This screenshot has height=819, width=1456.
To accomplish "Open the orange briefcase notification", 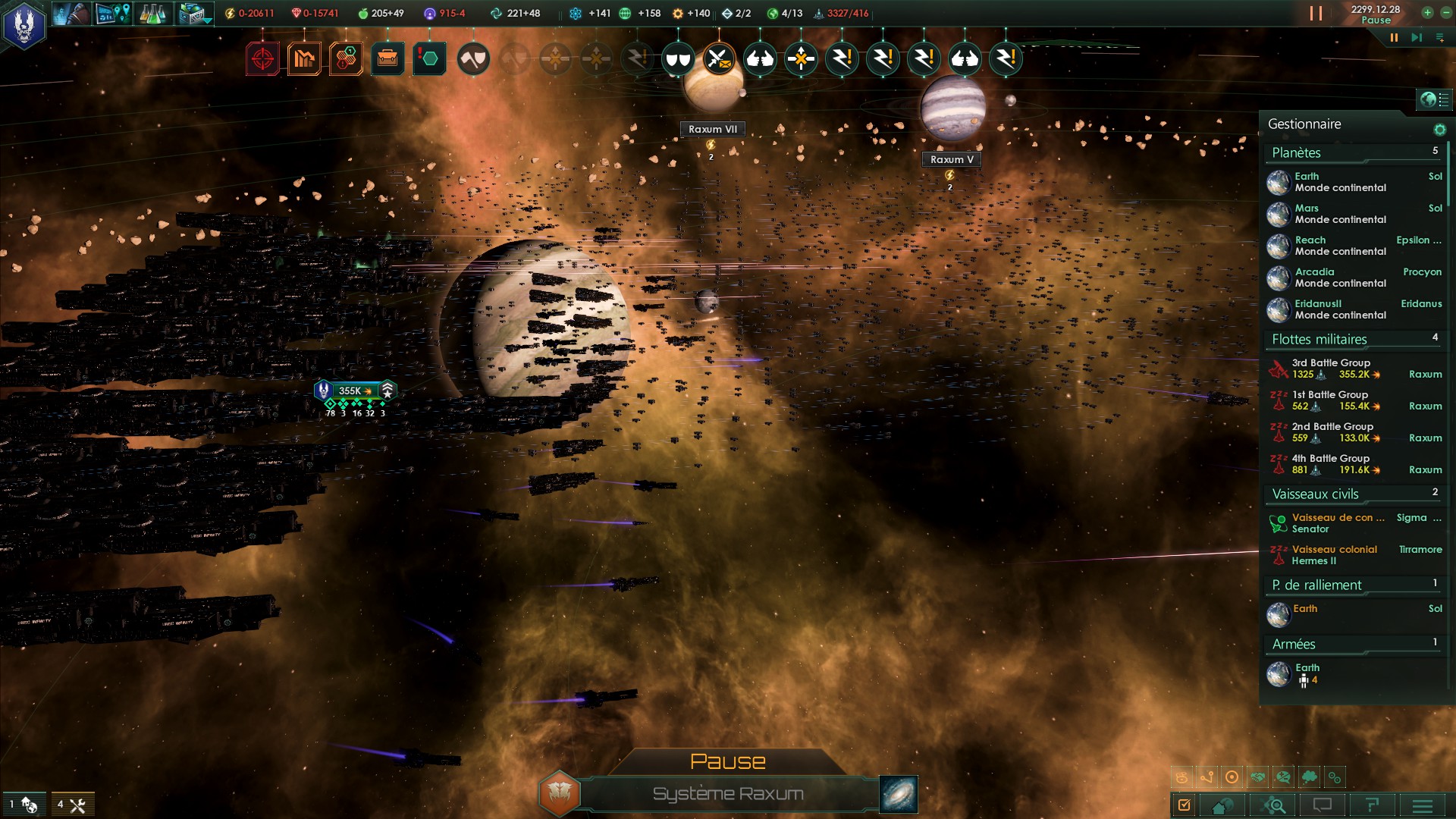I will (388, 59).
